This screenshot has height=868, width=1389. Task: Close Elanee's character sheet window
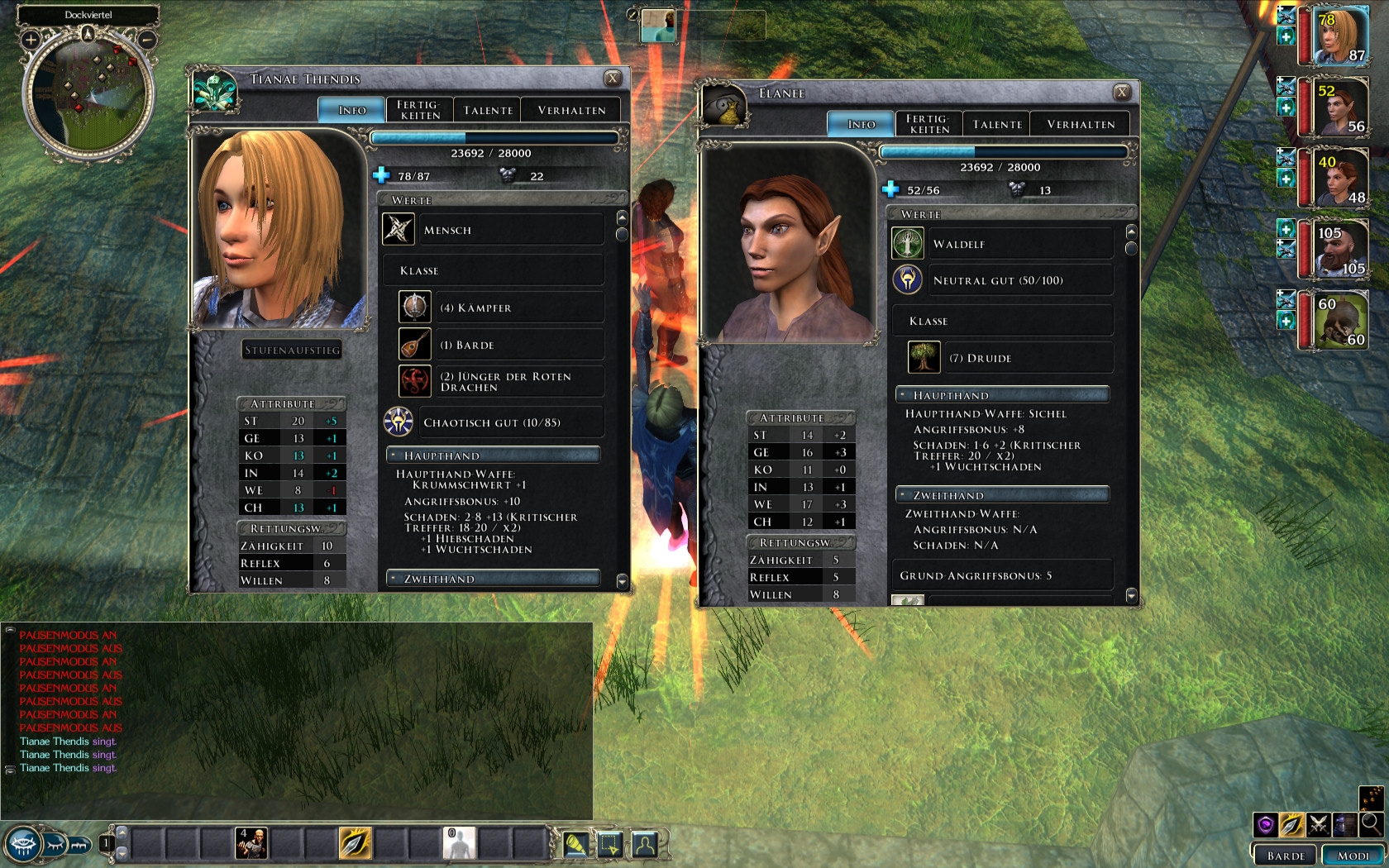coord(1122,93)
